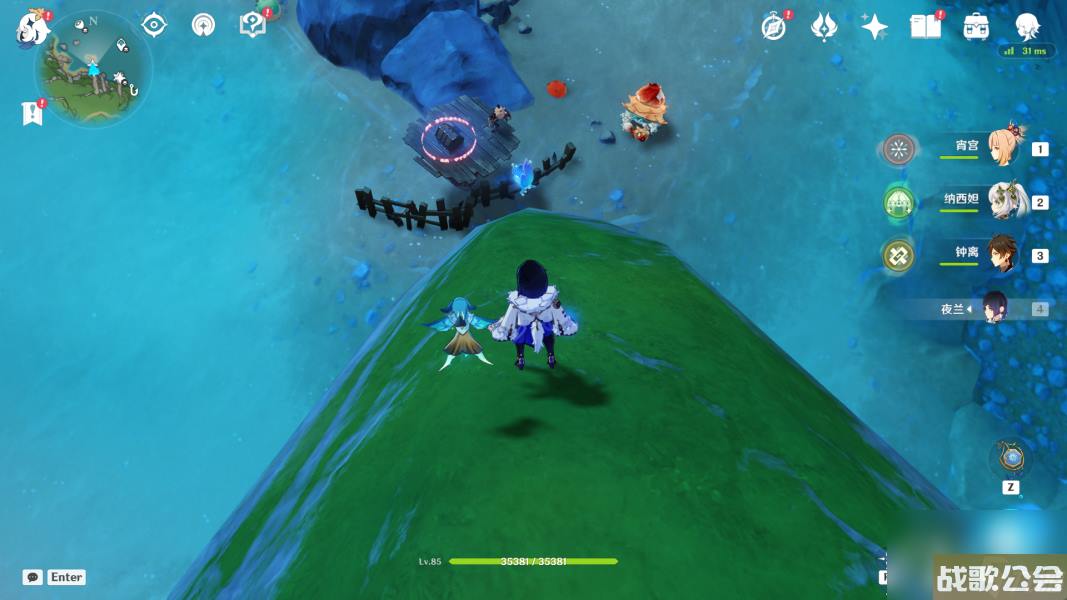The image size is (1067, 600).
Task: Open the quest bookmark icon below the minimap
Action: pos(32,113)
